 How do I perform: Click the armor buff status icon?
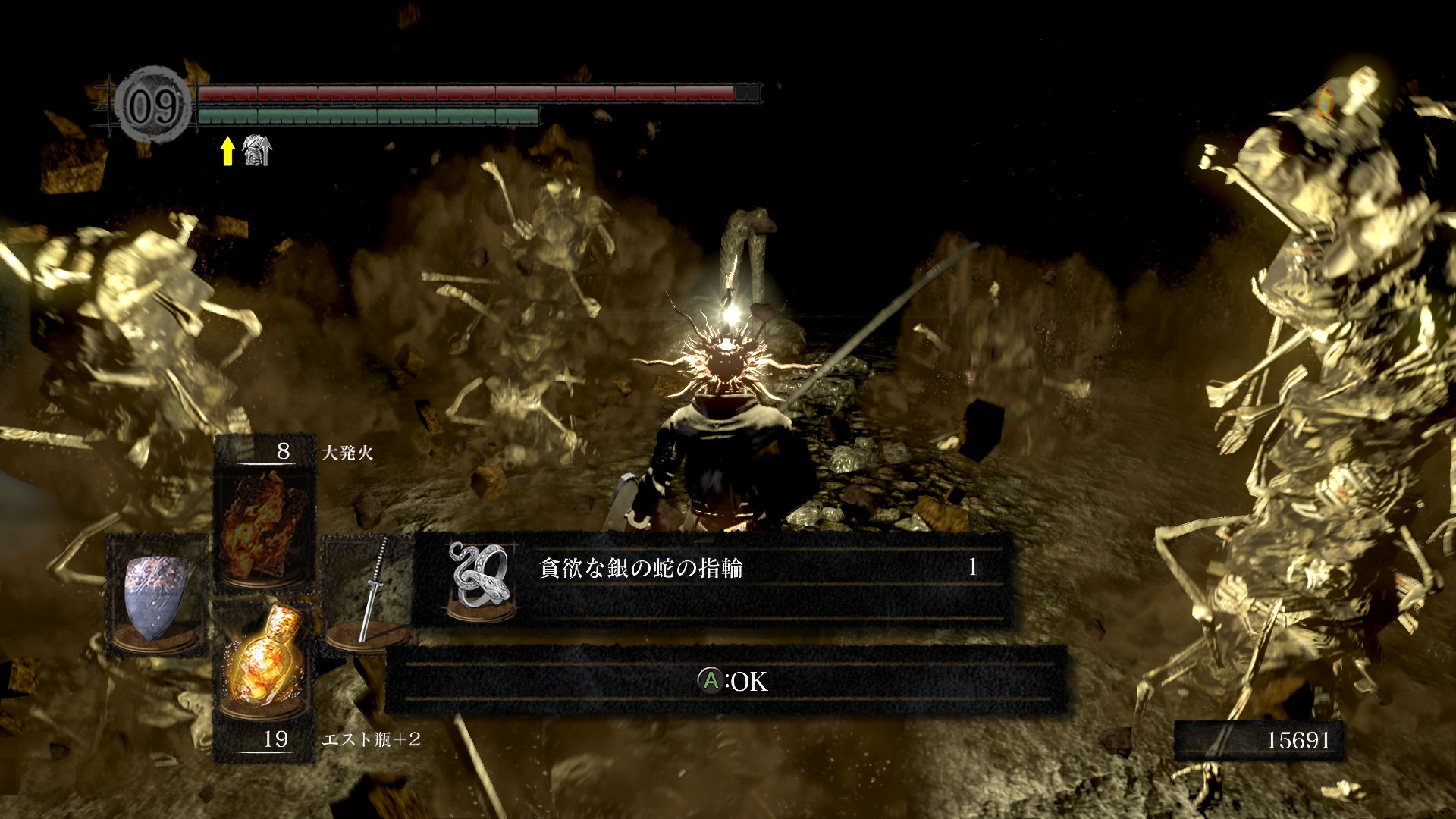(256, 150)
